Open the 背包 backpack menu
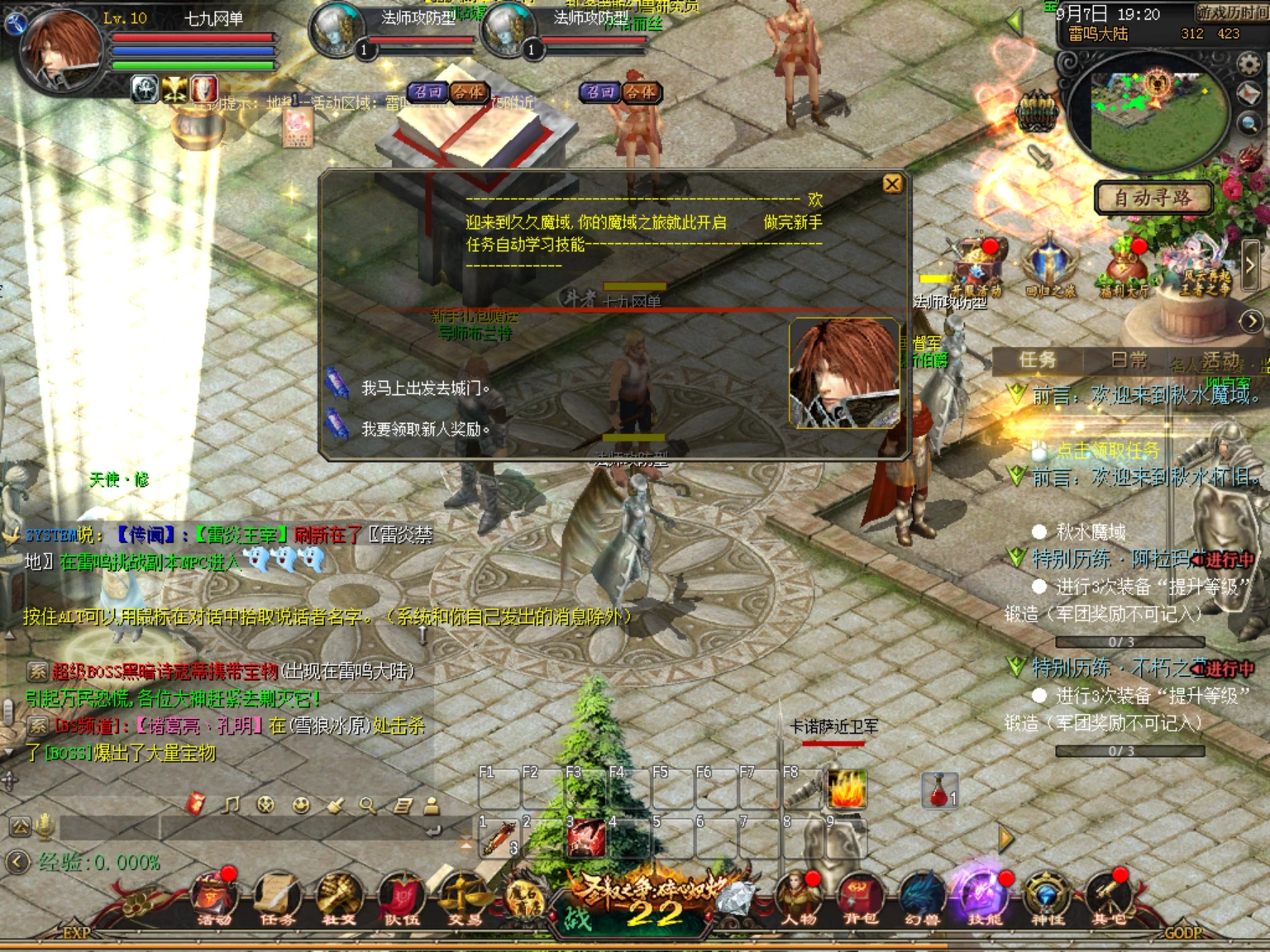This screenshot has width=1270, height=952. [x=860, y=897]
